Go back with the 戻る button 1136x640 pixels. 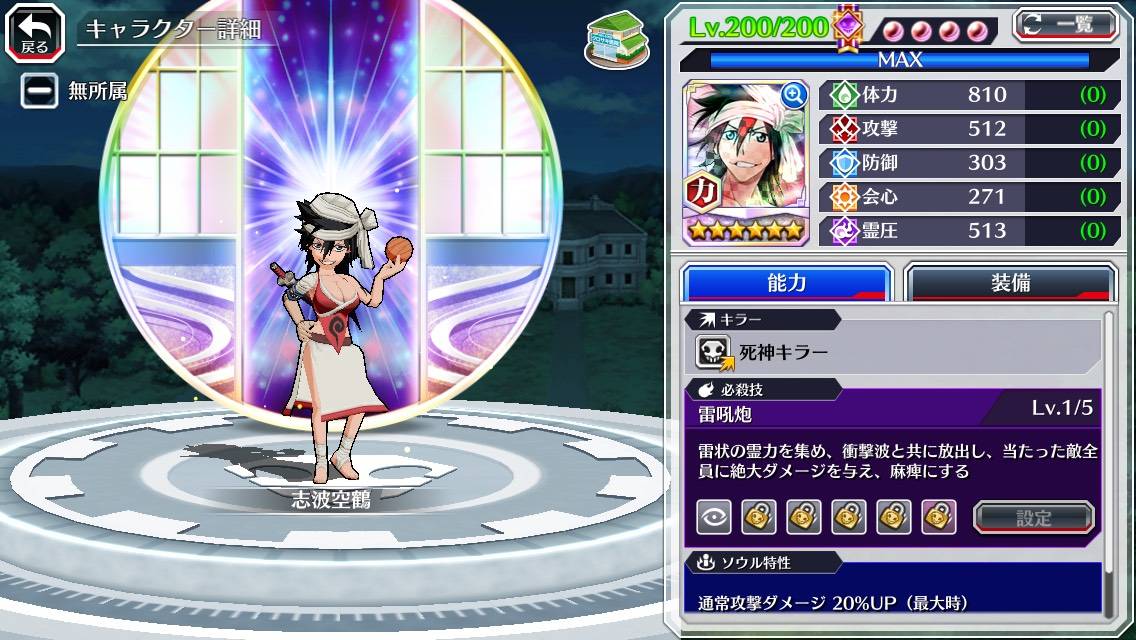[x=35, y=31]
